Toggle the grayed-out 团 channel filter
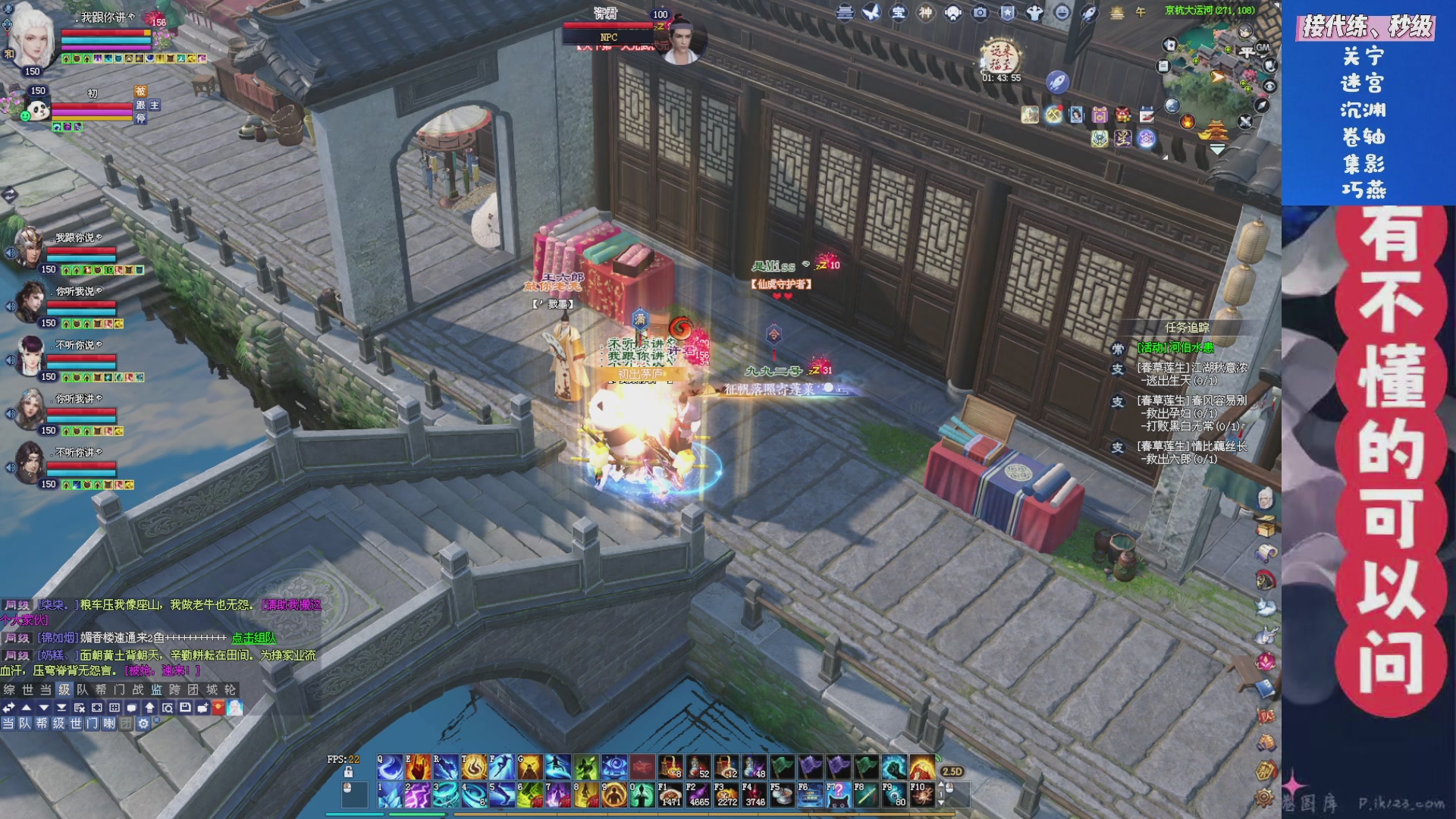Image resolution: width=1456 pixels, height=819 pixels. click(125, 724)
